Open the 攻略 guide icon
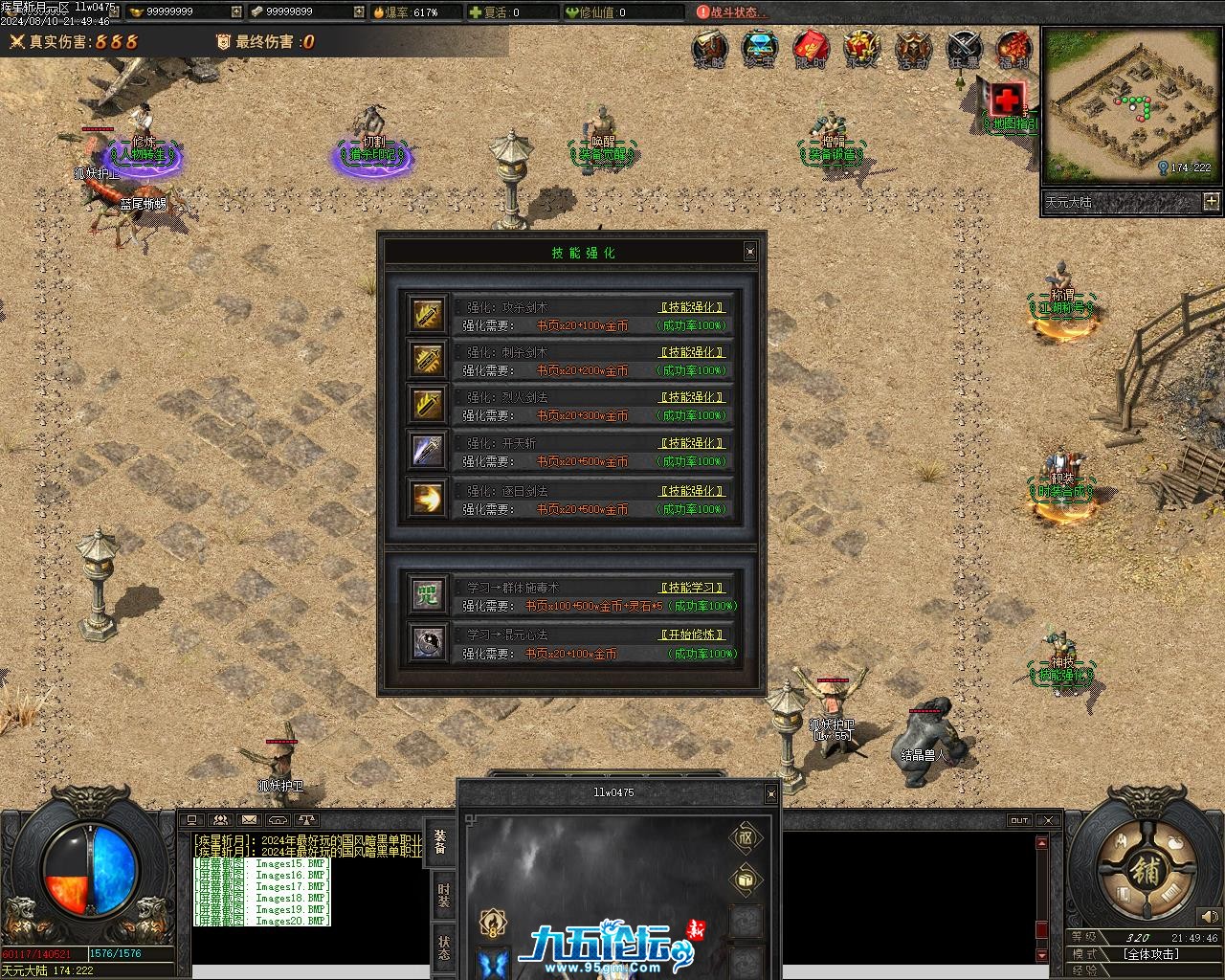The image size is (1225, 980). pyautogui.click(x=709, y=48)
